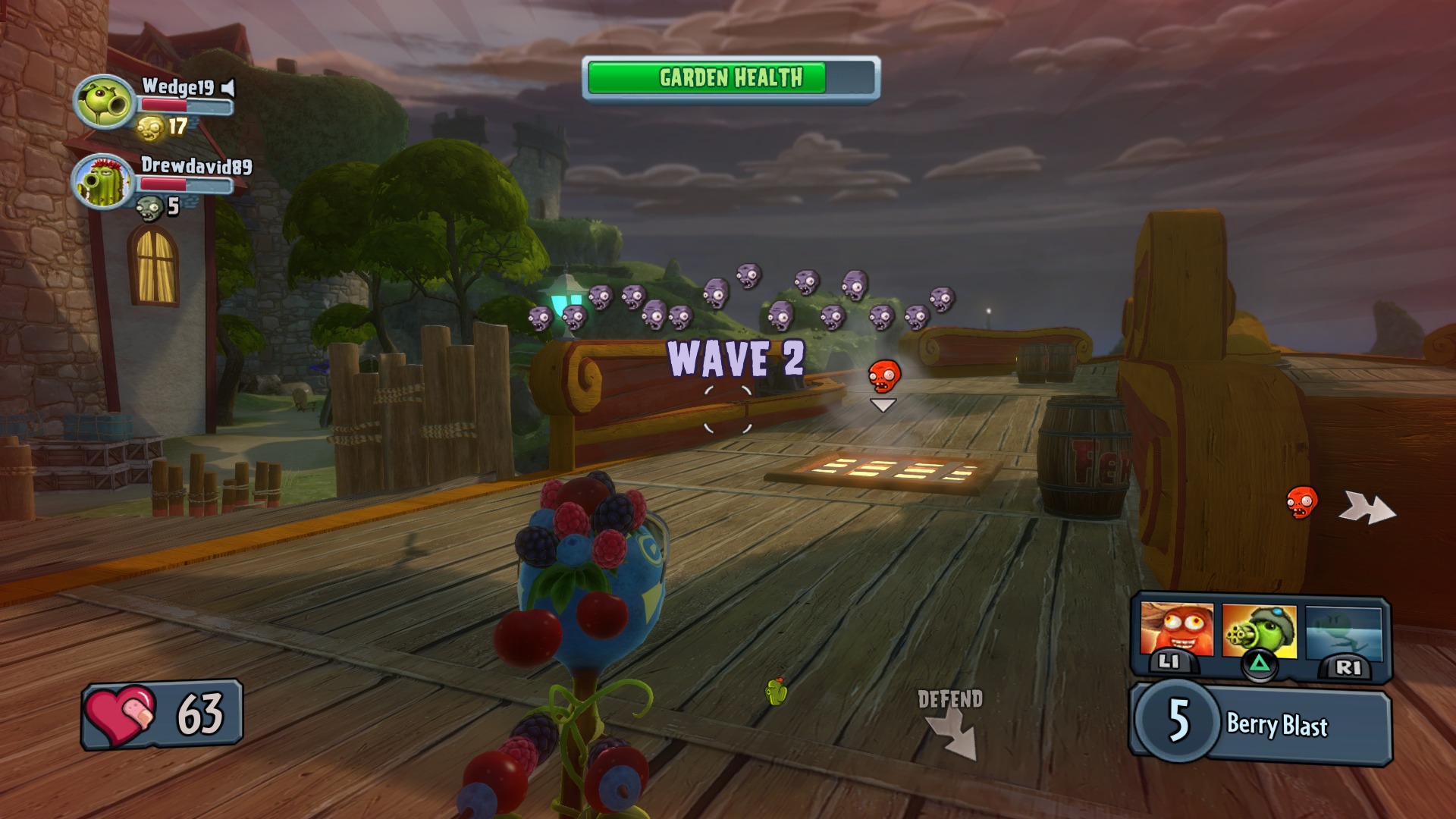1456x819 pixels.
Task: Activate the Chili Bean Bomb ability
Action: pyautogui.click(x=1176, y=631)
